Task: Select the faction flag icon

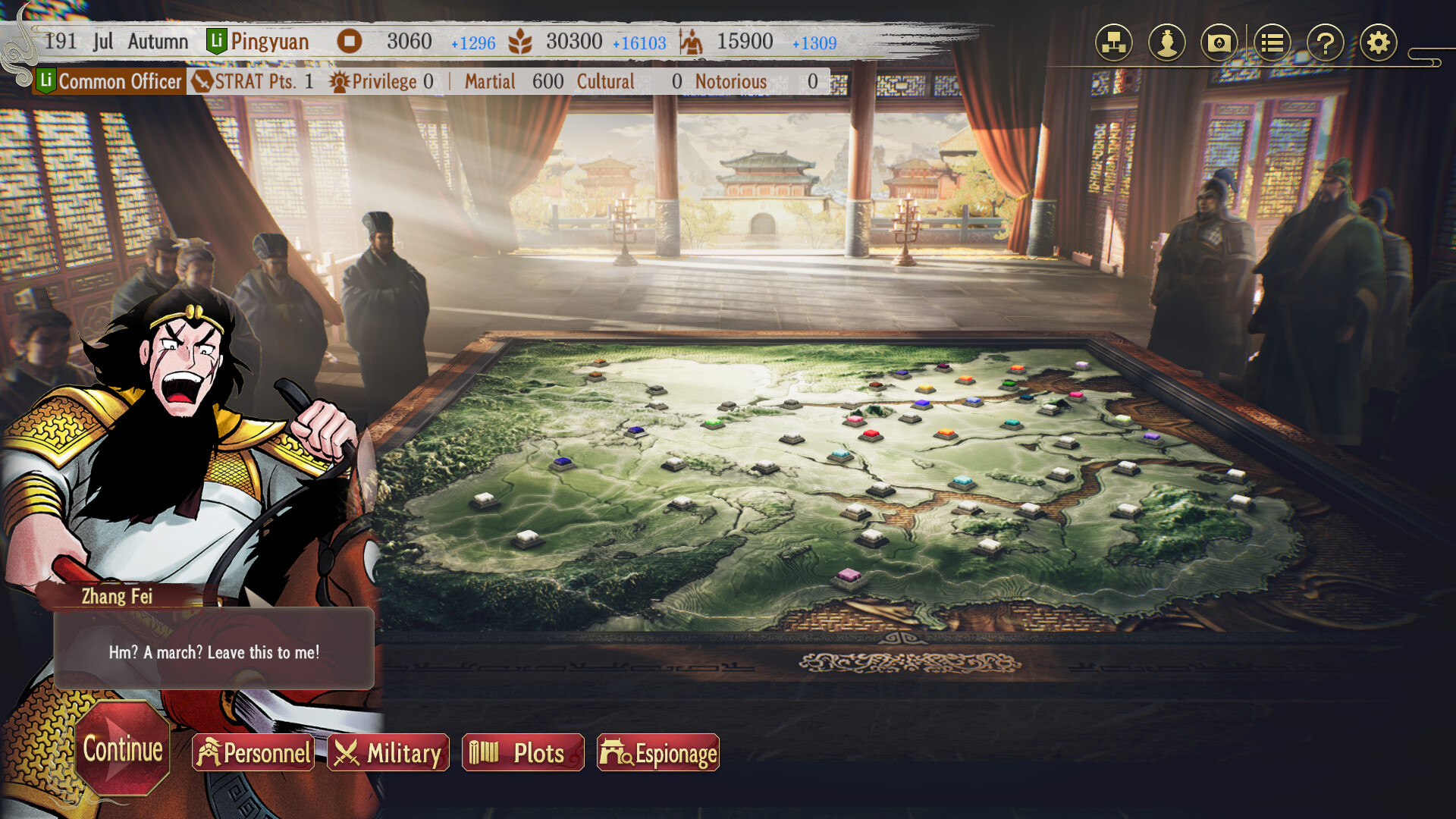Action: (x=1219, y=43)
